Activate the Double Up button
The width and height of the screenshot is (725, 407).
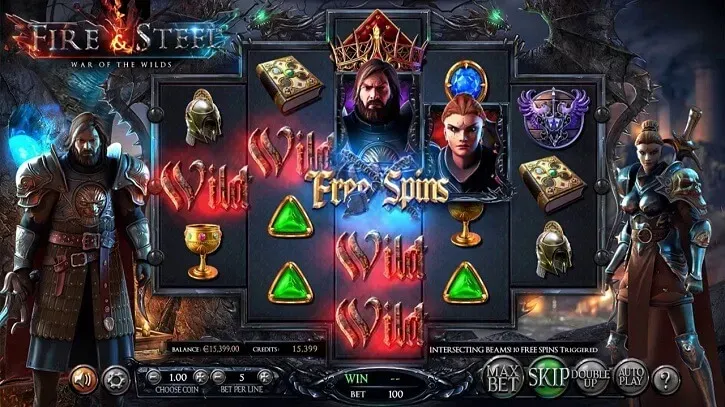point(592,377)
